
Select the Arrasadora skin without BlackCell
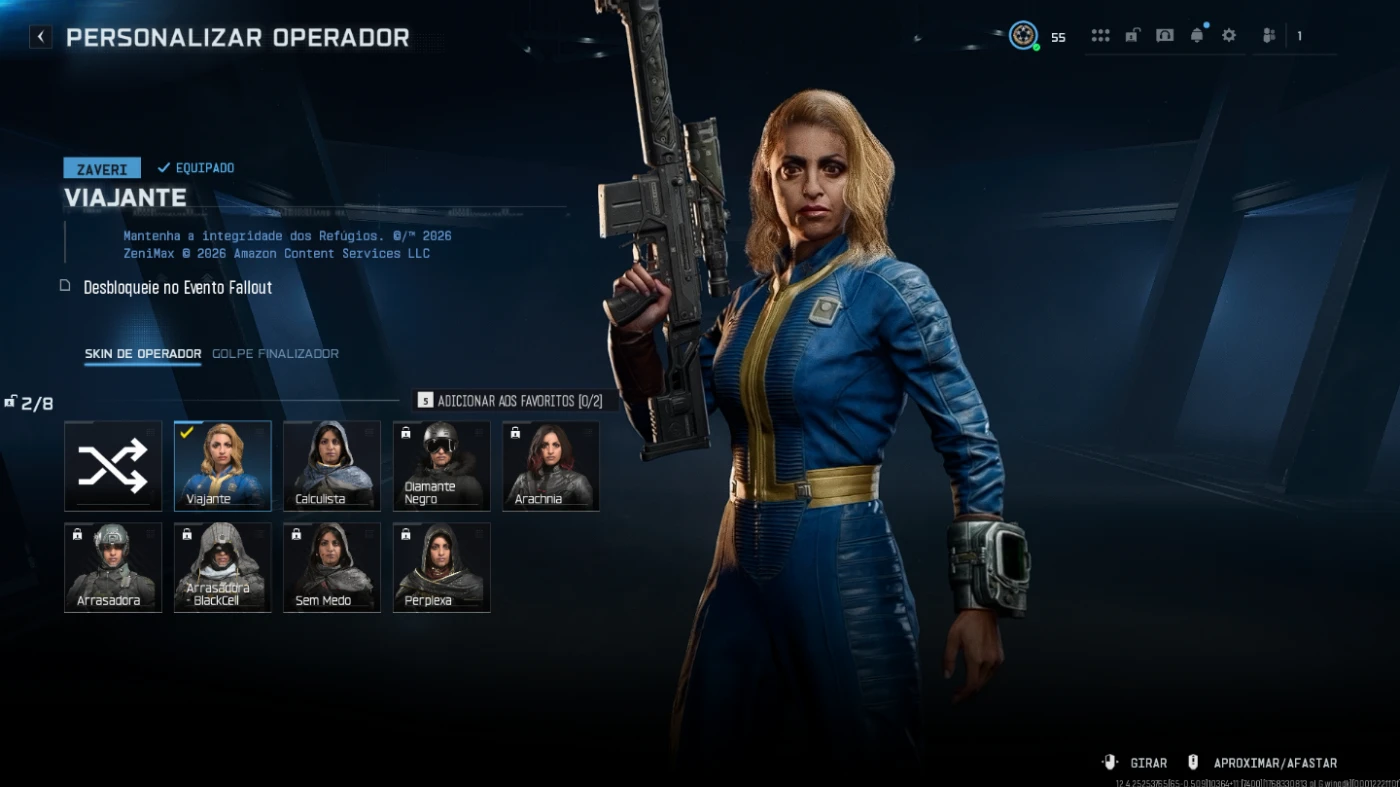pos(113,567)
